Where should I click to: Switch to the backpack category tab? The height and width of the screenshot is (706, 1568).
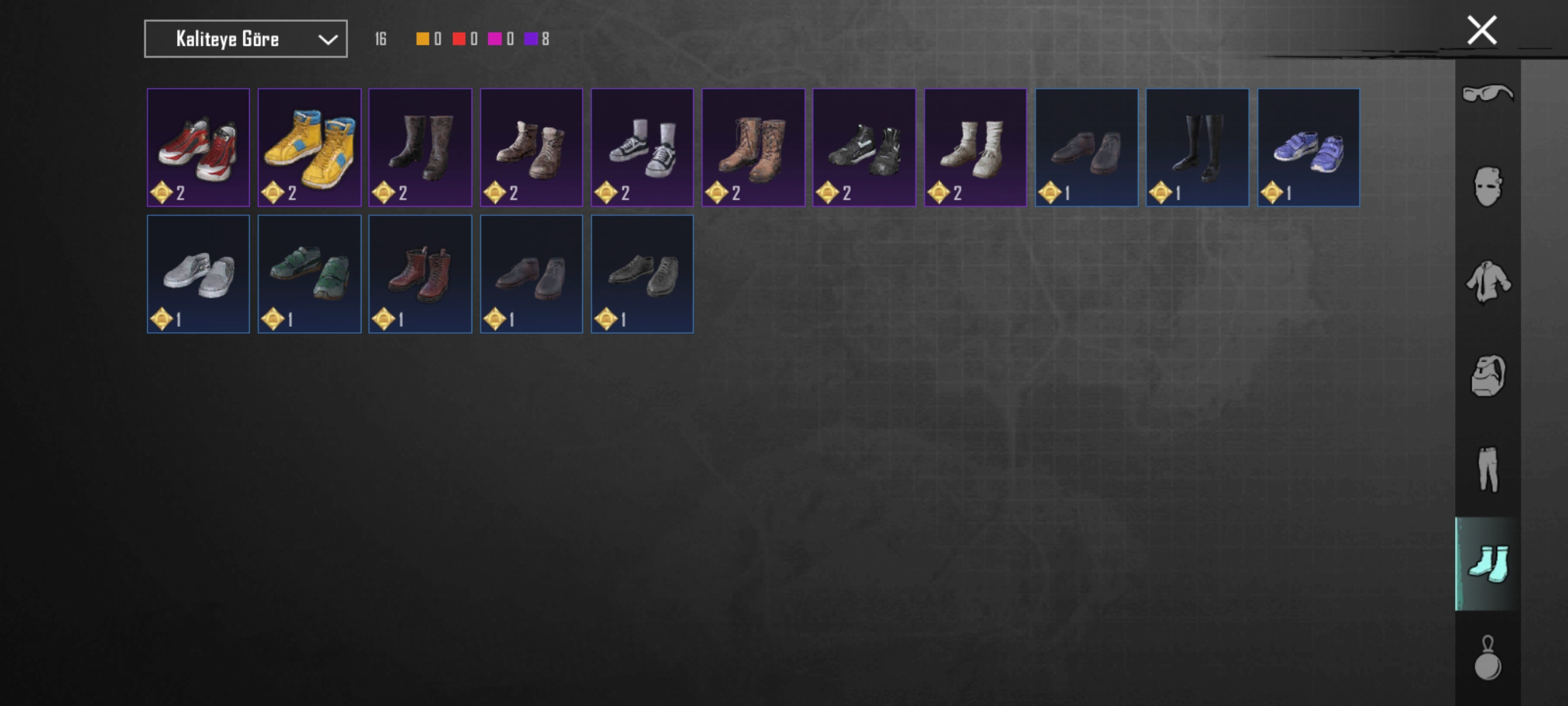click(x=1487, y=375)
